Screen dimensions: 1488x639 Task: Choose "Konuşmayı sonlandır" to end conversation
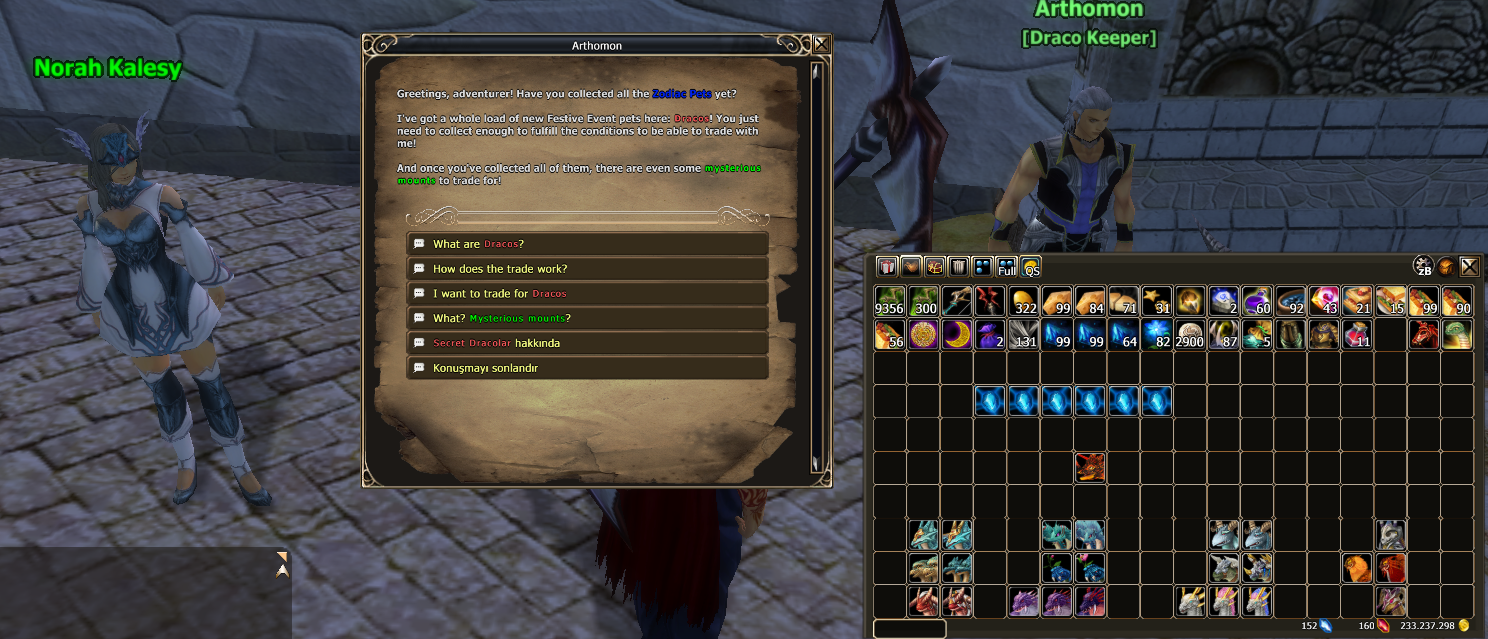point(587,368)
